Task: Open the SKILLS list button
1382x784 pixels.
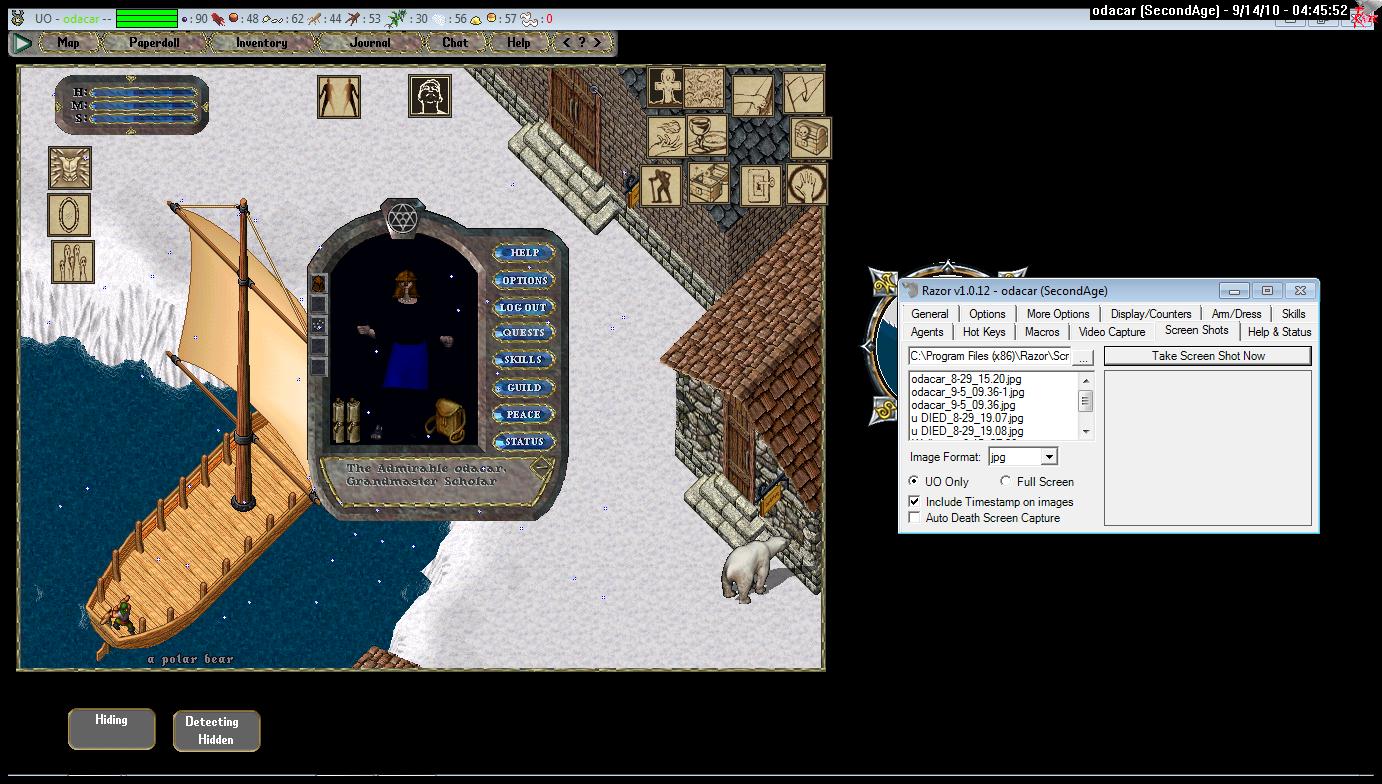Action: coord(524,360)
